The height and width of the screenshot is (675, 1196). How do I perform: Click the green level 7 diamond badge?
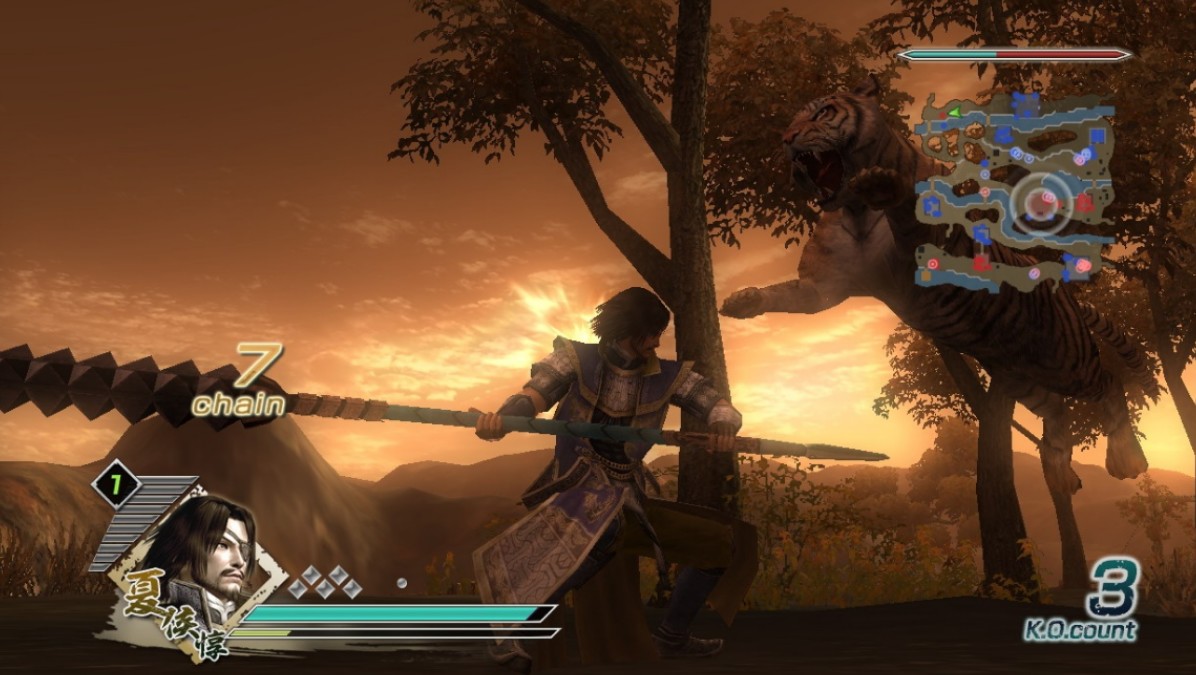(116, 486)
